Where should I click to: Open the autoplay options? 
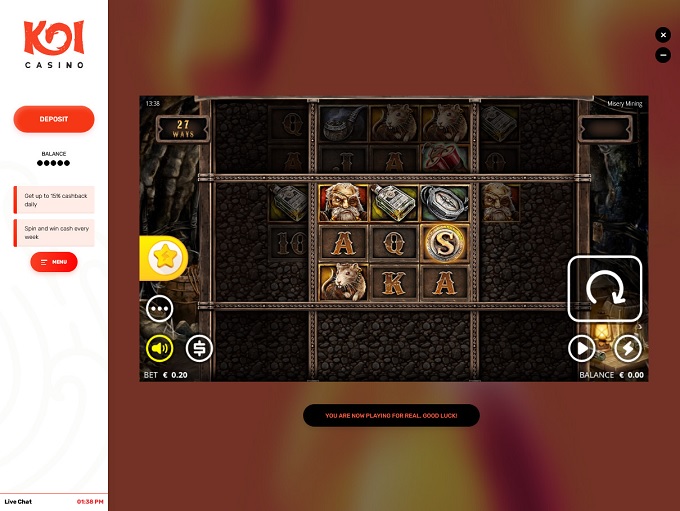point(581,348)
